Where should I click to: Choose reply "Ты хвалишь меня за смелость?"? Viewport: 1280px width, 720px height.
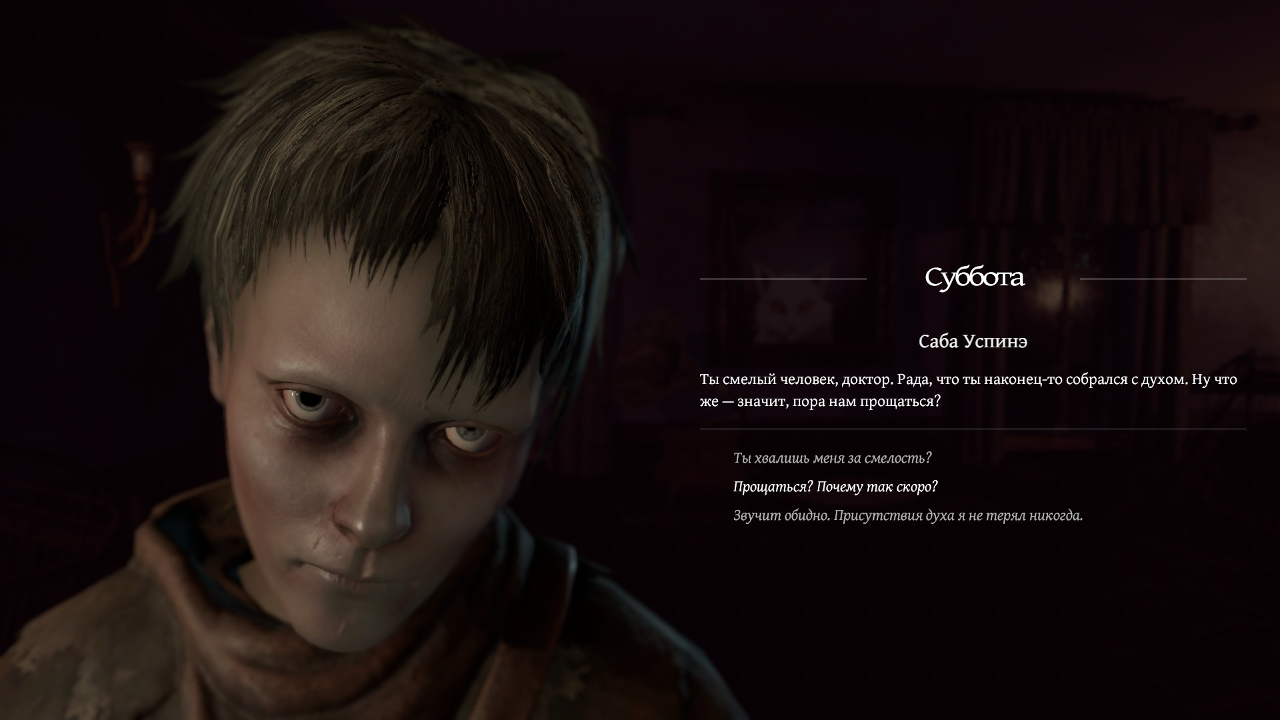coord(832,458)
